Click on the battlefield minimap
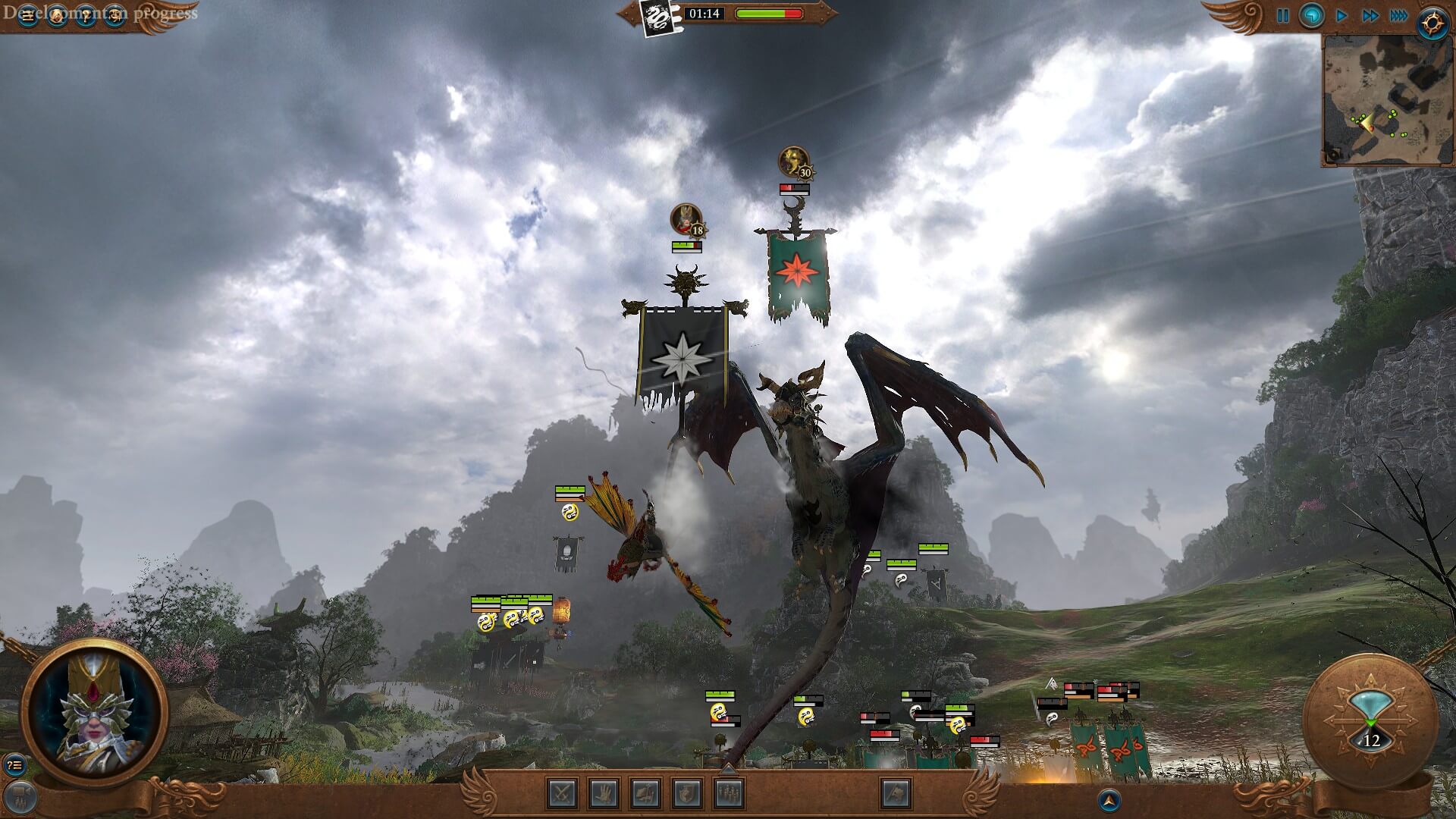This screenshot has height=819, width=1456. 1388,100
